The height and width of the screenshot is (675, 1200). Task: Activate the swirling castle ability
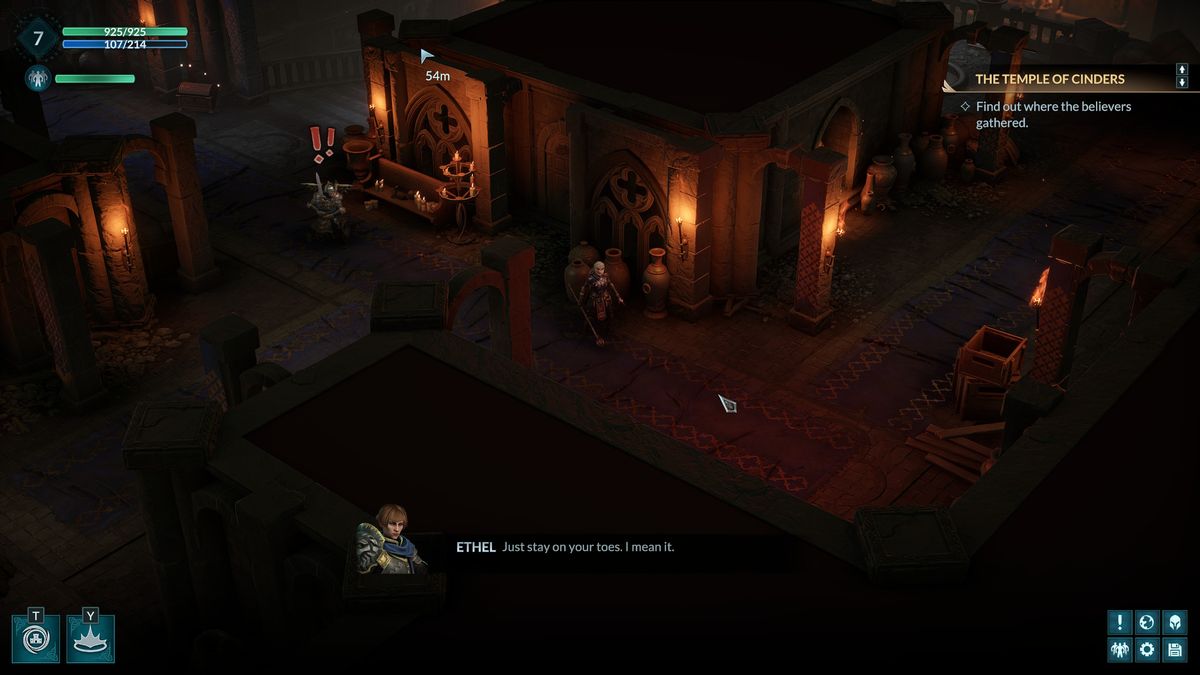click(36, 639)
